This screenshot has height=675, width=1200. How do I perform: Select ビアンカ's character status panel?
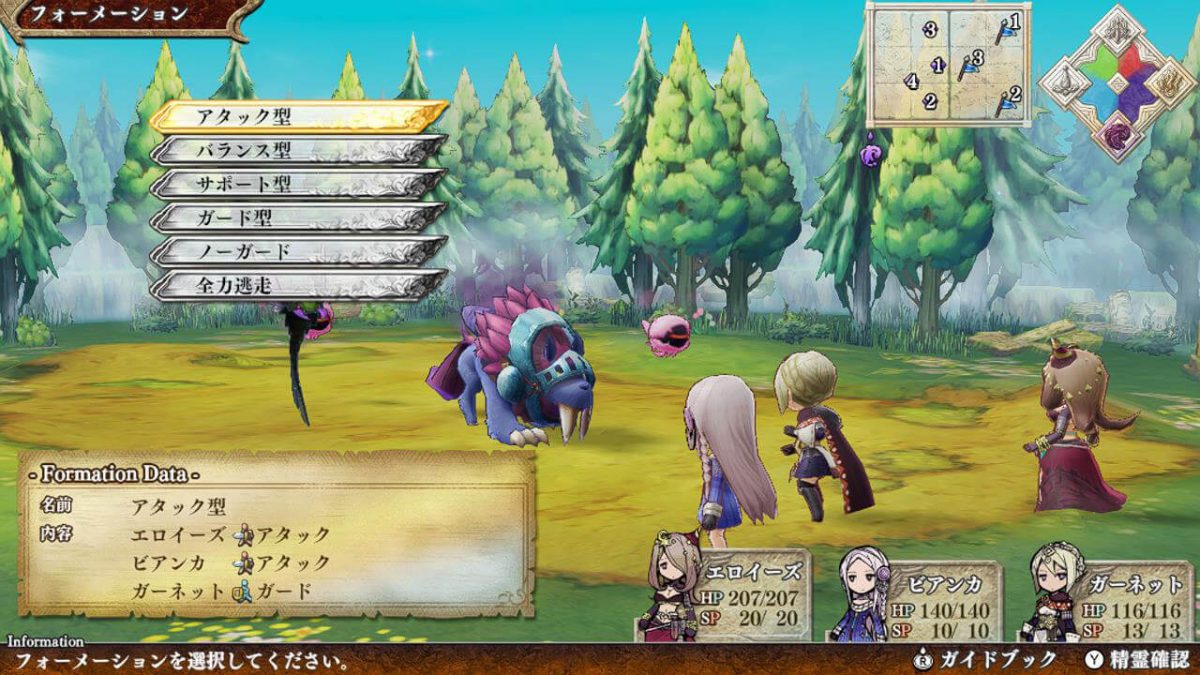tap(915, 597)
